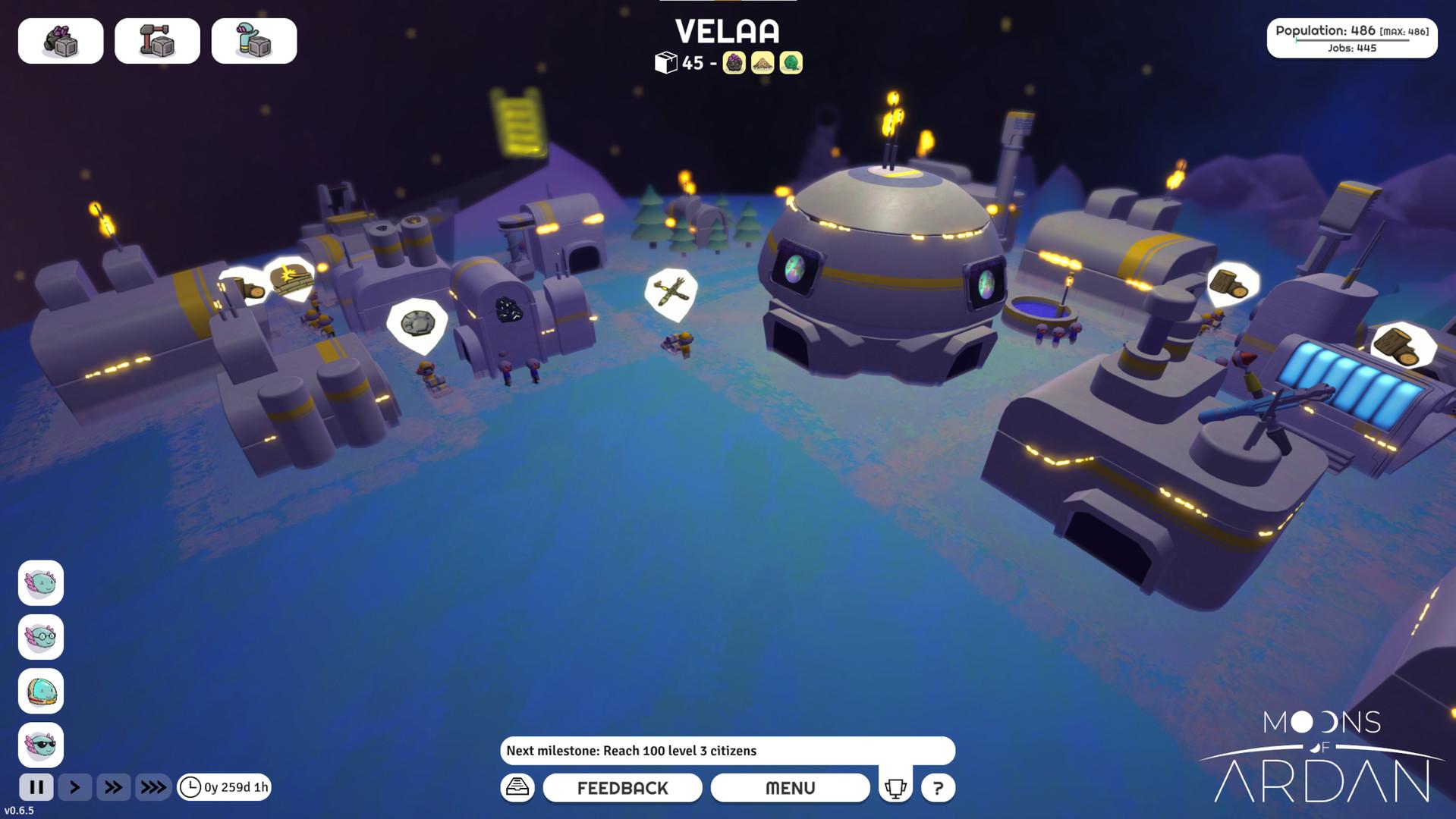The width and height of the screenshot is (1456, 819).
Task: Select the plain axolotl citizen icon
Action: click(x=41, y=583)
